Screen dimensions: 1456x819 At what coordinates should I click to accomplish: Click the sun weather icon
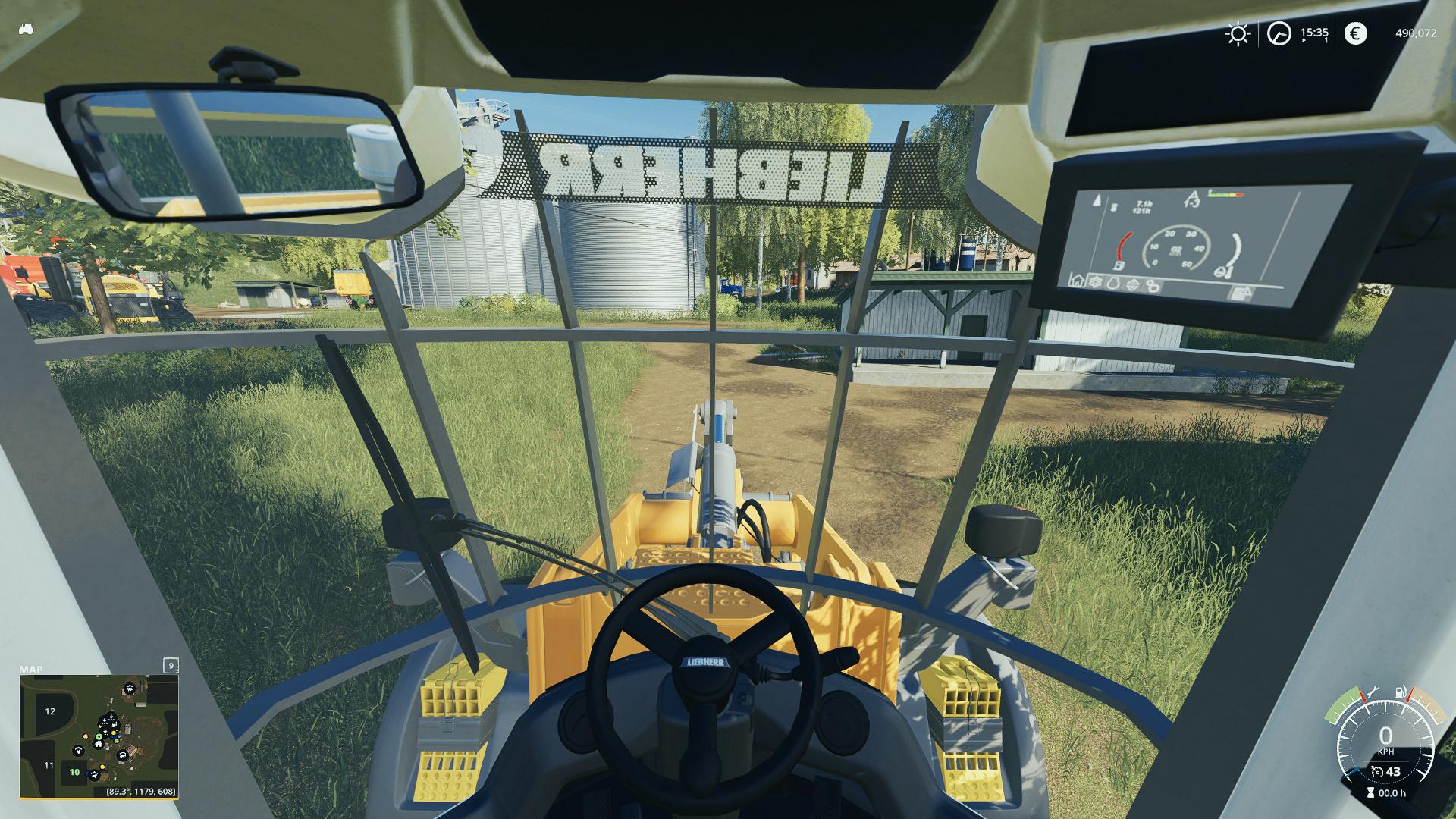[1238, 33]
